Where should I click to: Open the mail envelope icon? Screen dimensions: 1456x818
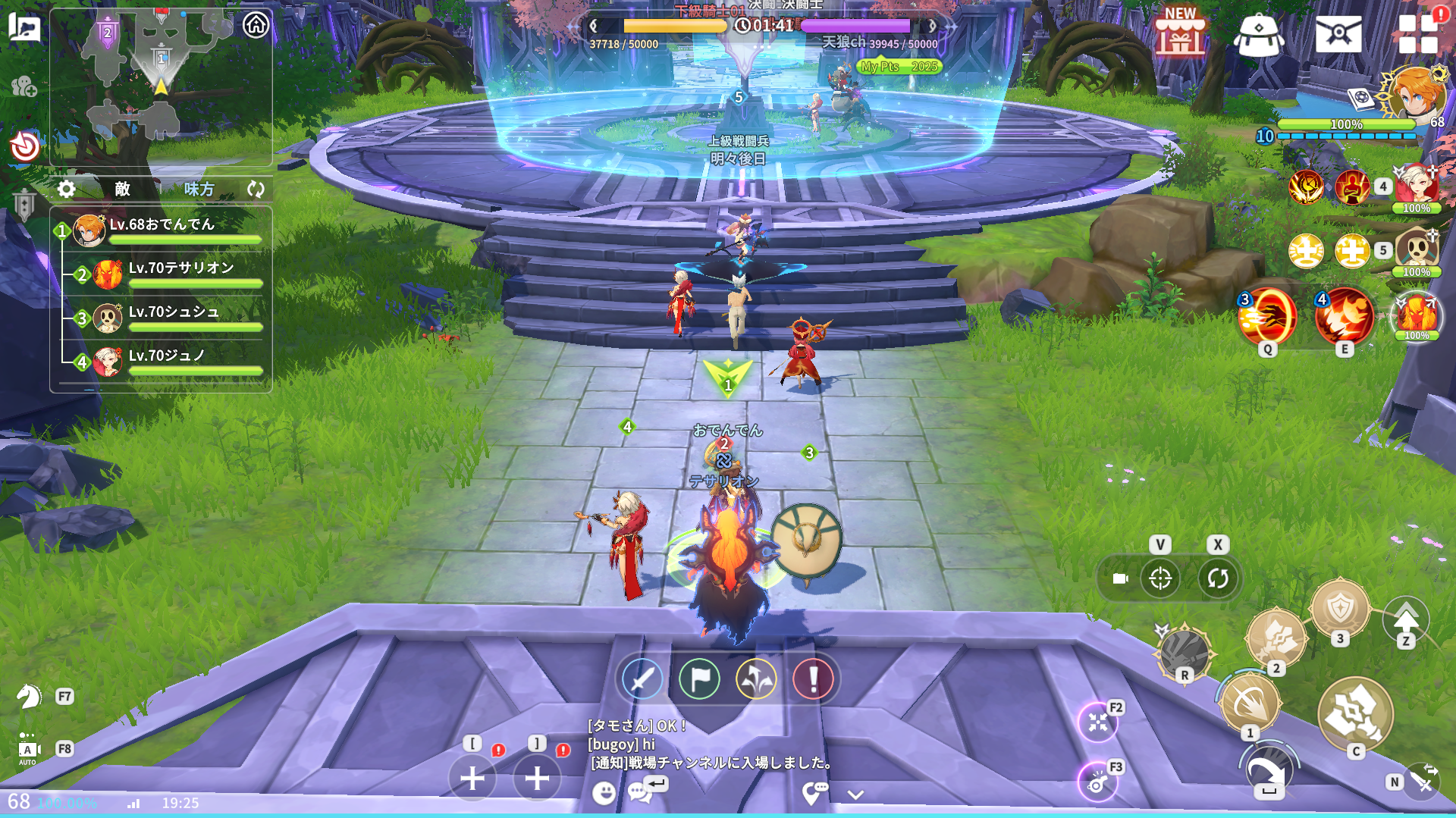tap(1338, 34)
